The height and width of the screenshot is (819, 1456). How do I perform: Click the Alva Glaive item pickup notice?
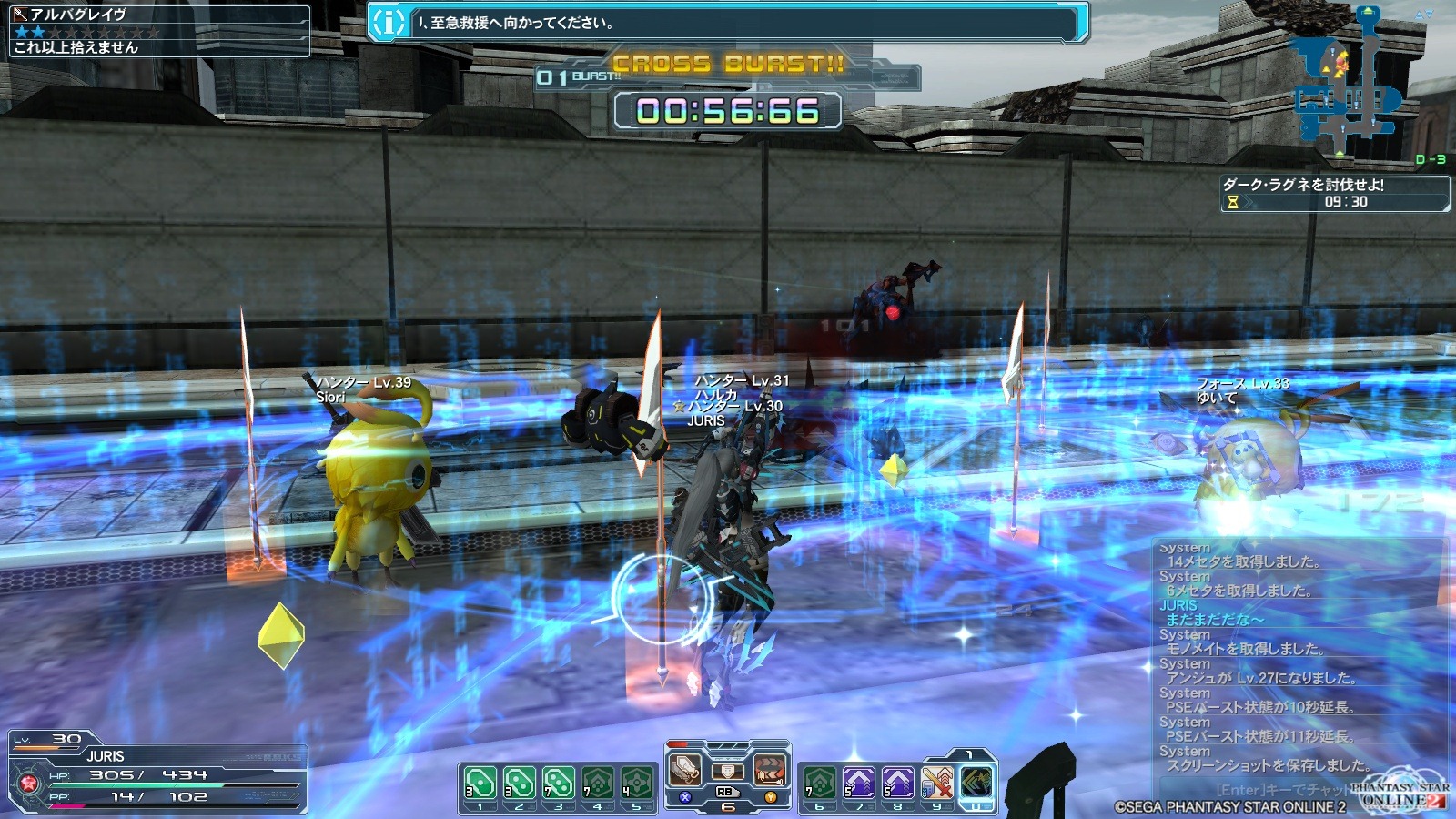pyautogui.click(x=159, y=31)
